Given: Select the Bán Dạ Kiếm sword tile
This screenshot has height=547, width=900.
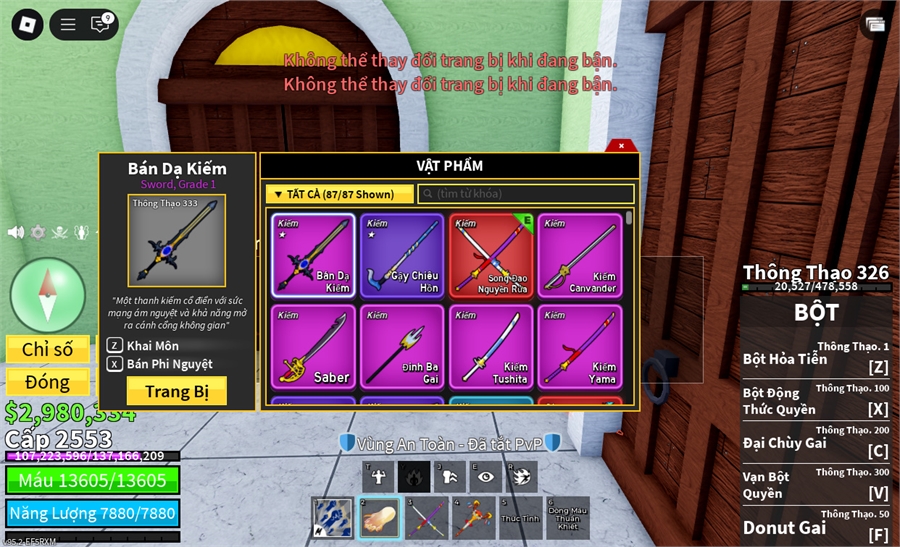Looking at the screenshot, I should click(x=313, y=255).
